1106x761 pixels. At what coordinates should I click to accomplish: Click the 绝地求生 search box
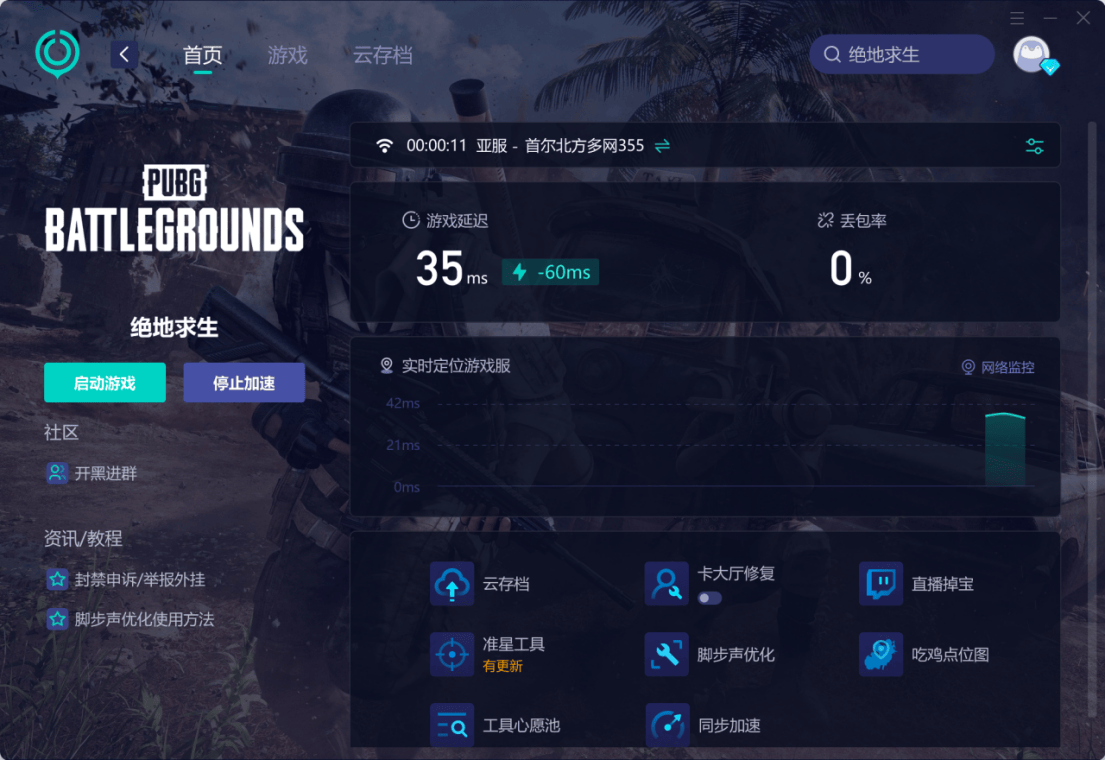click(902, 55)
